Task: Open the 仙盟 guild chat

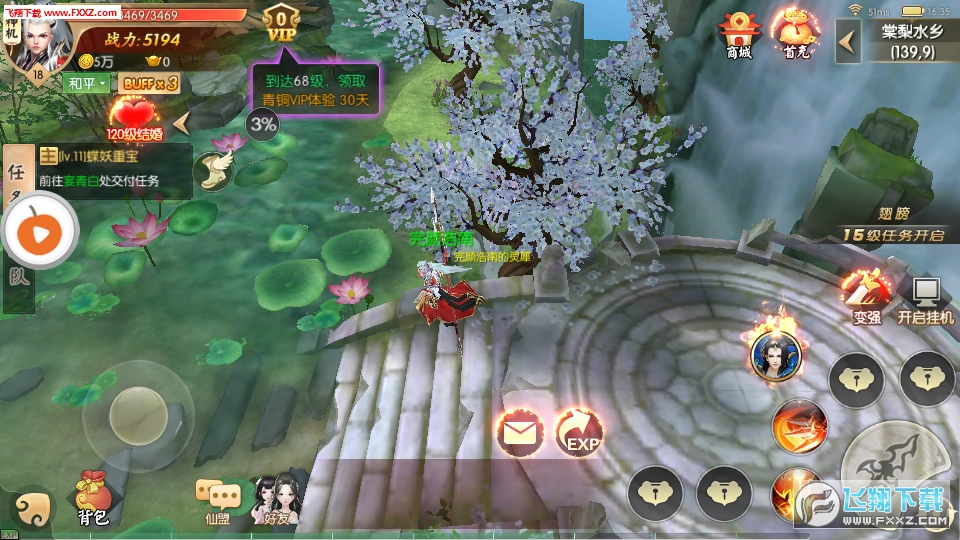Action: point(218,500)
